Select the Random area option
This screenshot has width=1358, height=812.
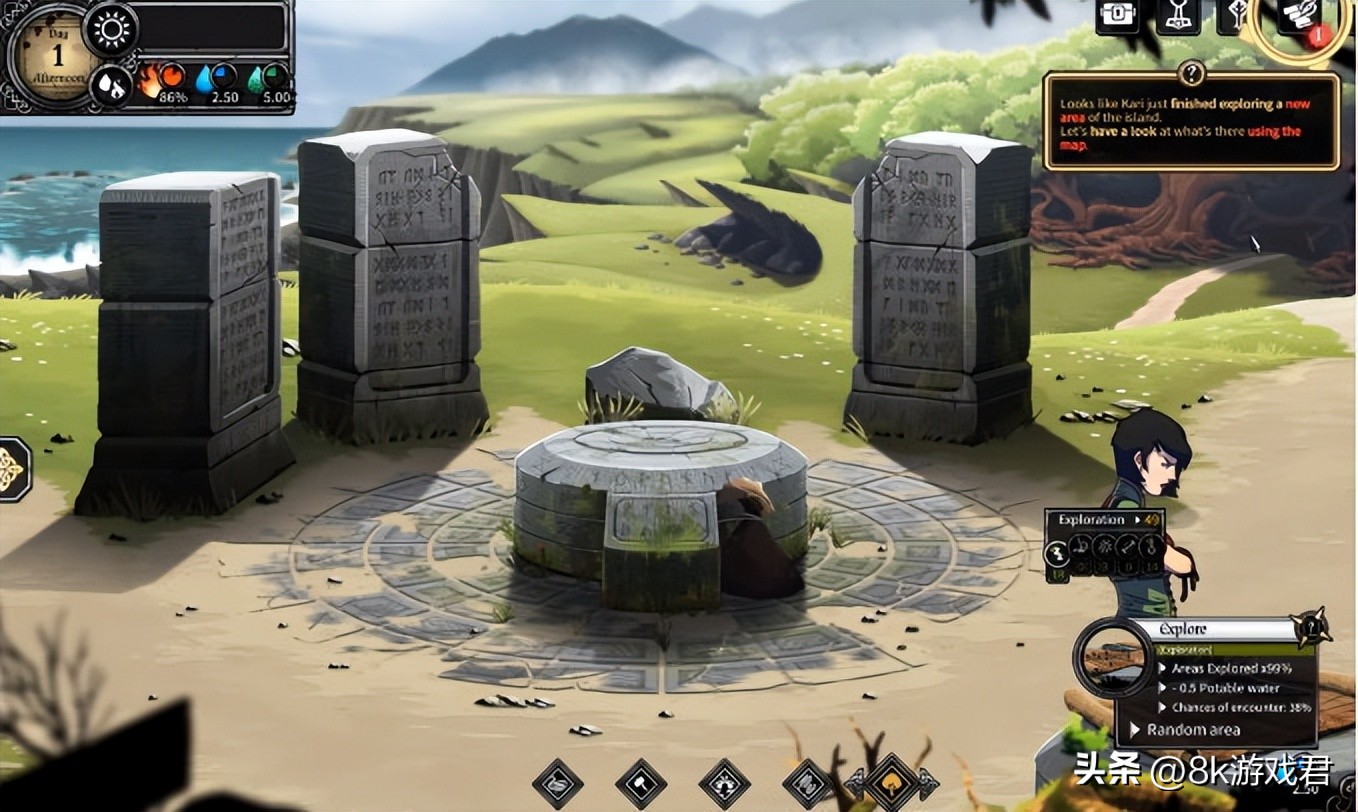tap(1192, 730)
